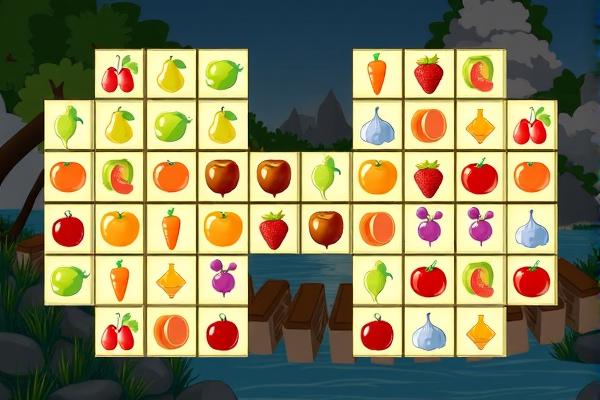Select the carrot tile next to the strawberry
The height and width of the screenshot is (400, 600).
(377, 74)
